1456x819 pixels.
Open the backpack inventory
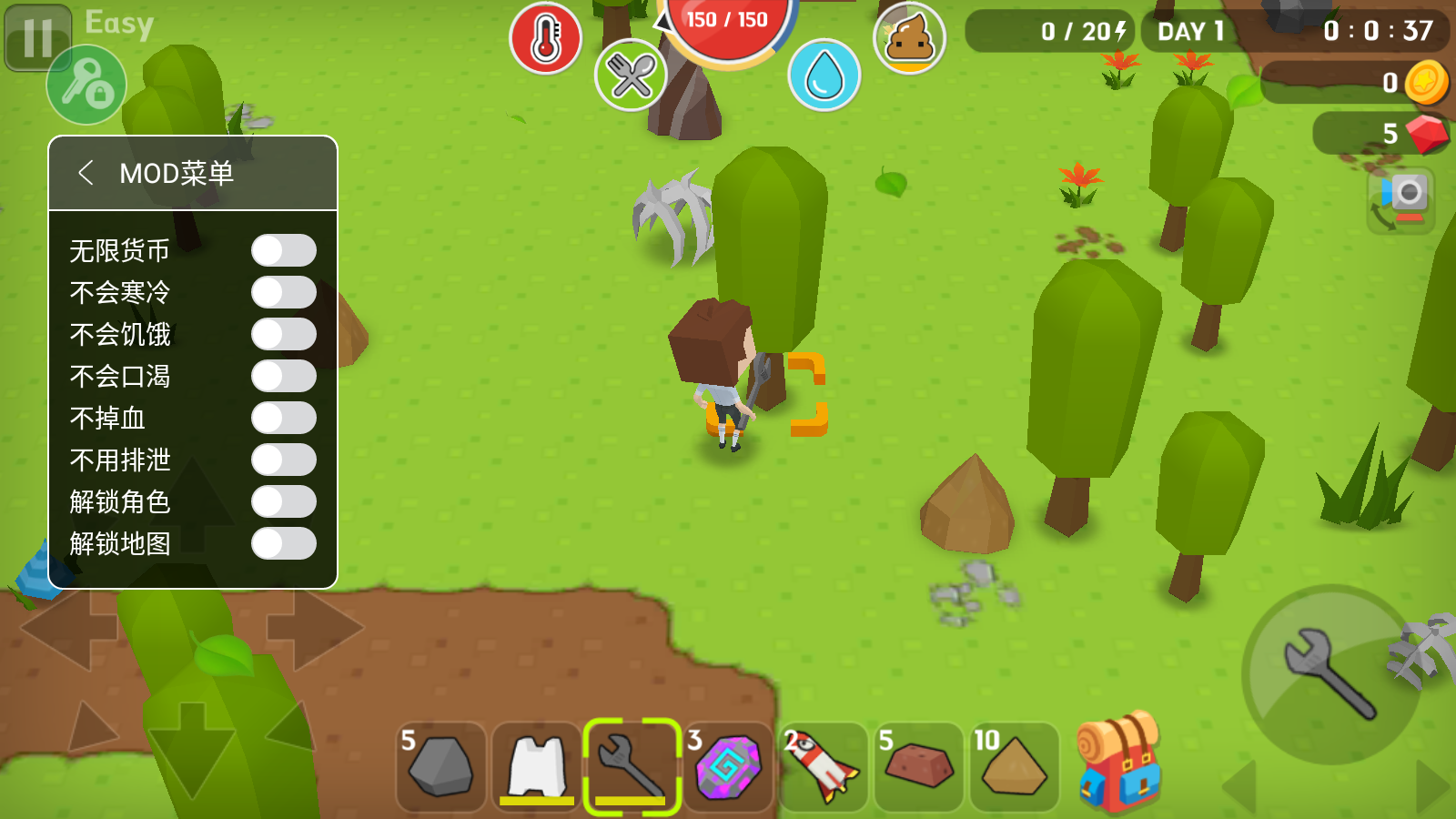click(1118, 764)
